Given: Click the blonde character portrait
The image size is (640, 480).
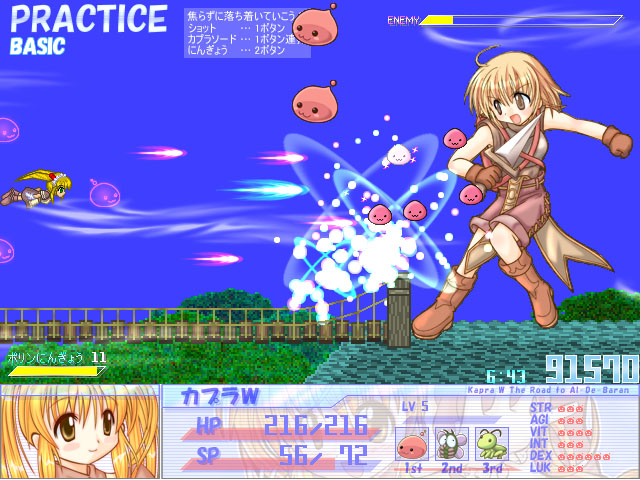Looking at the screenshot, I should point(79,432).
